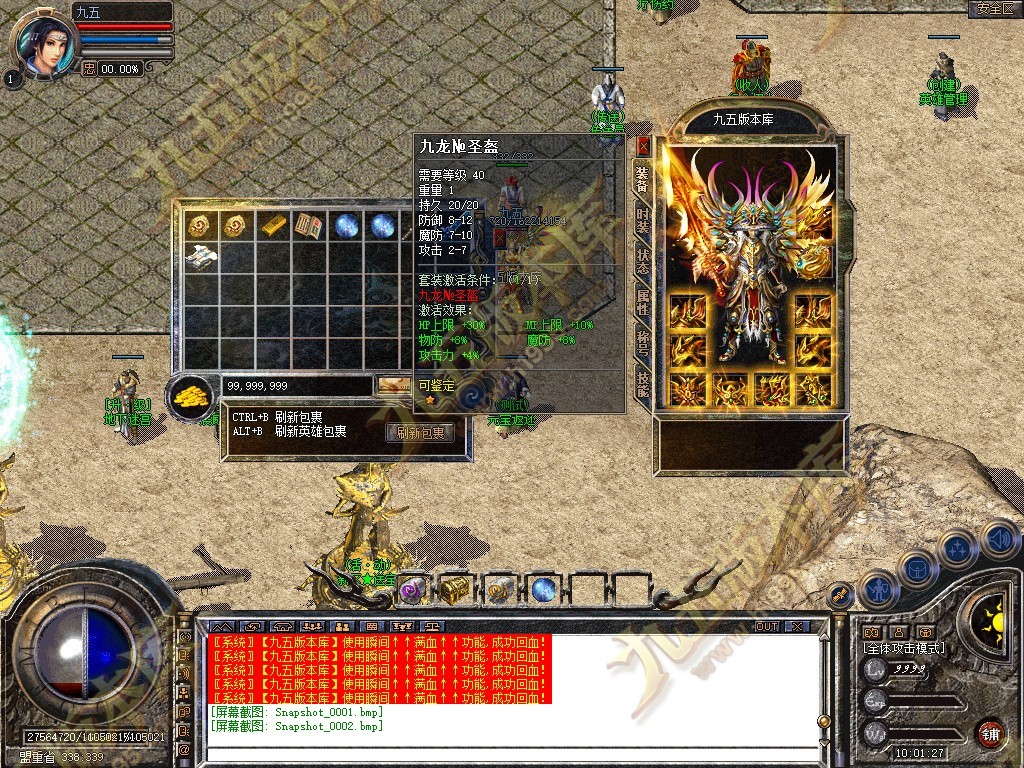This screenshot has height=768, width=1024.
Task: Open the red 铺 shop button
Action: pyautogui.click(x=990, y=733)
